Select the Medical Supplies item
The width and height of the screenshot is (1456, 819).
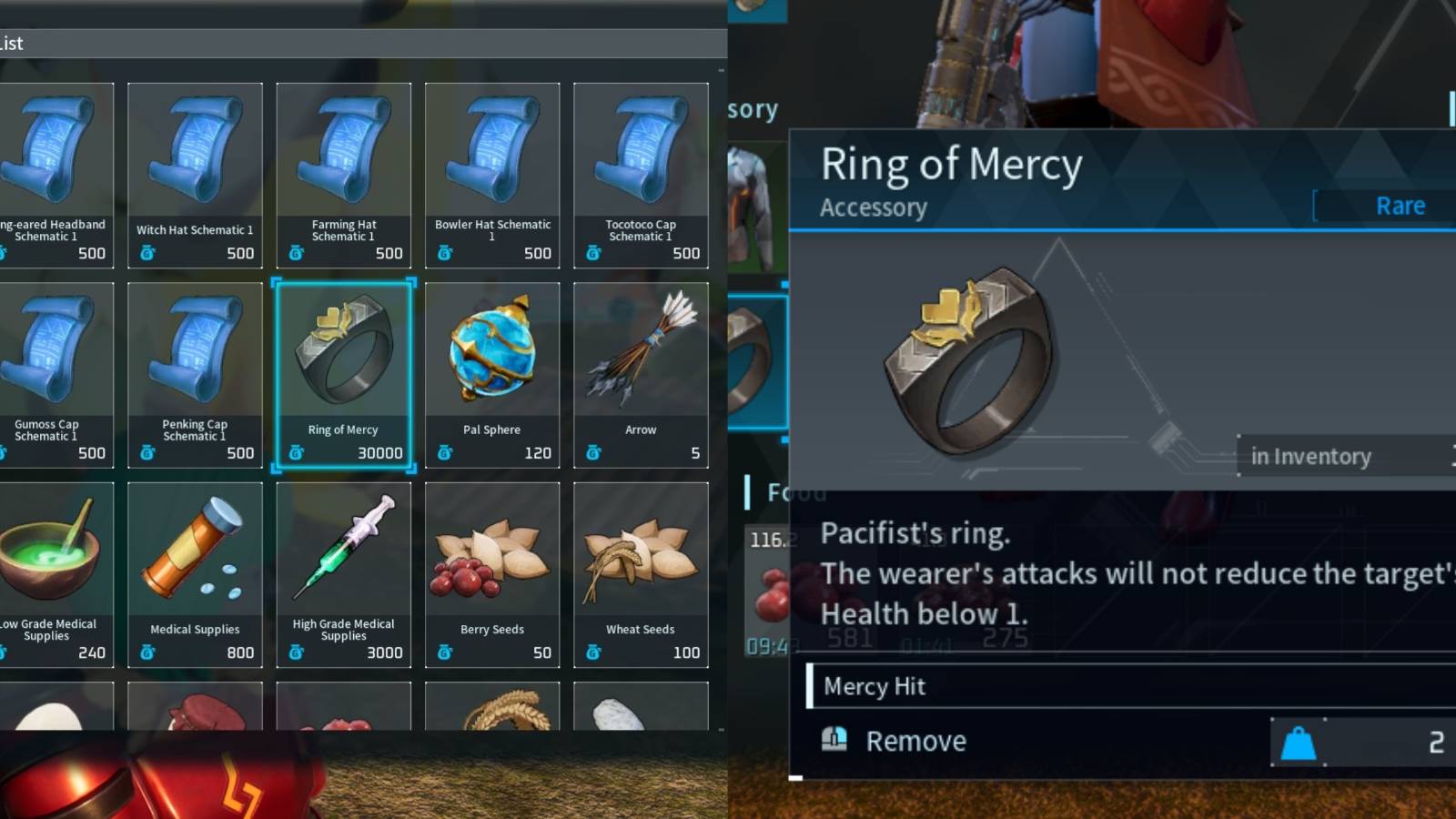point(195,573)
